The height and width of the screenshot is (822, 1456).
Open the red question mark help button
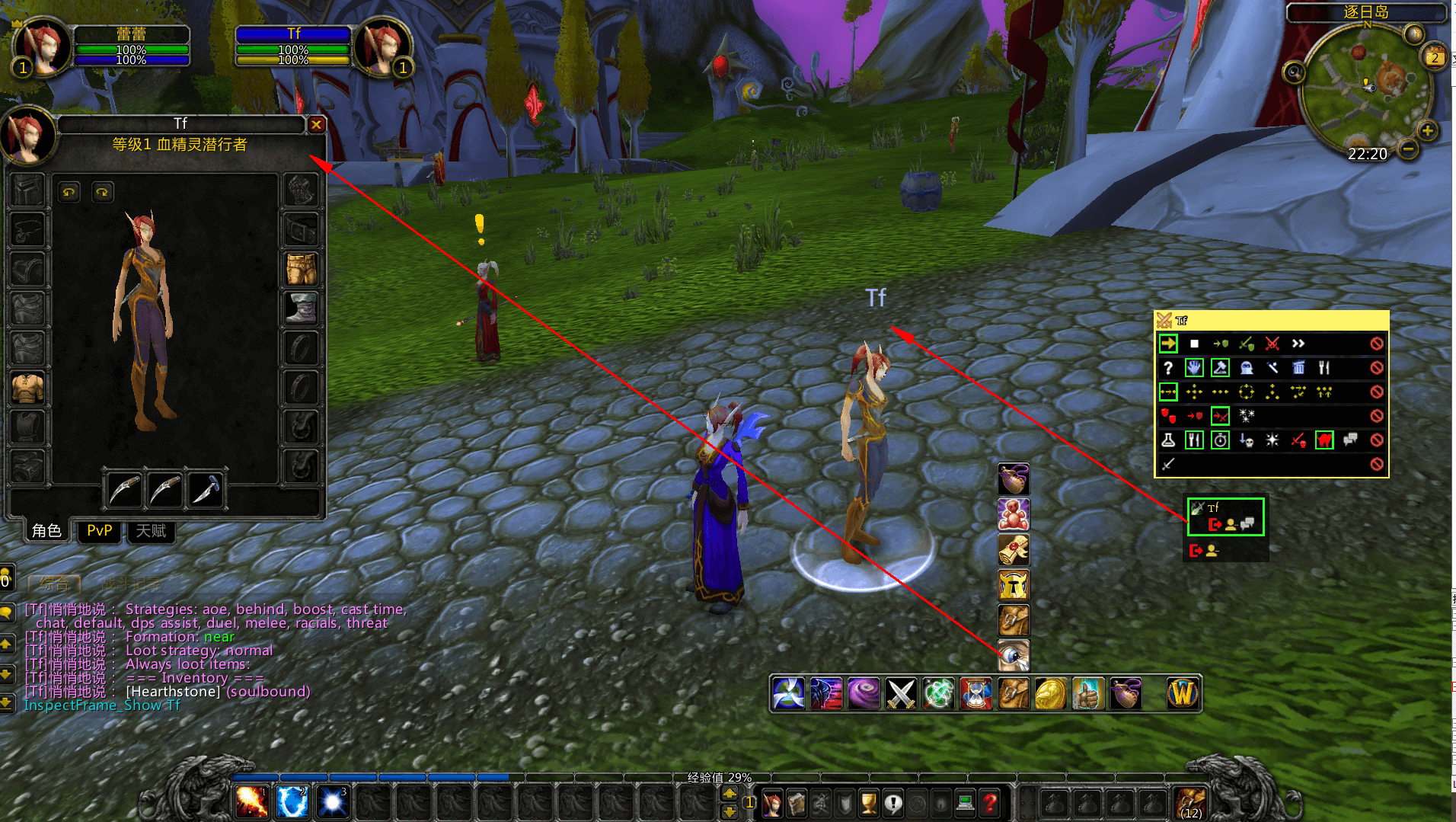(x=990, y=803)
